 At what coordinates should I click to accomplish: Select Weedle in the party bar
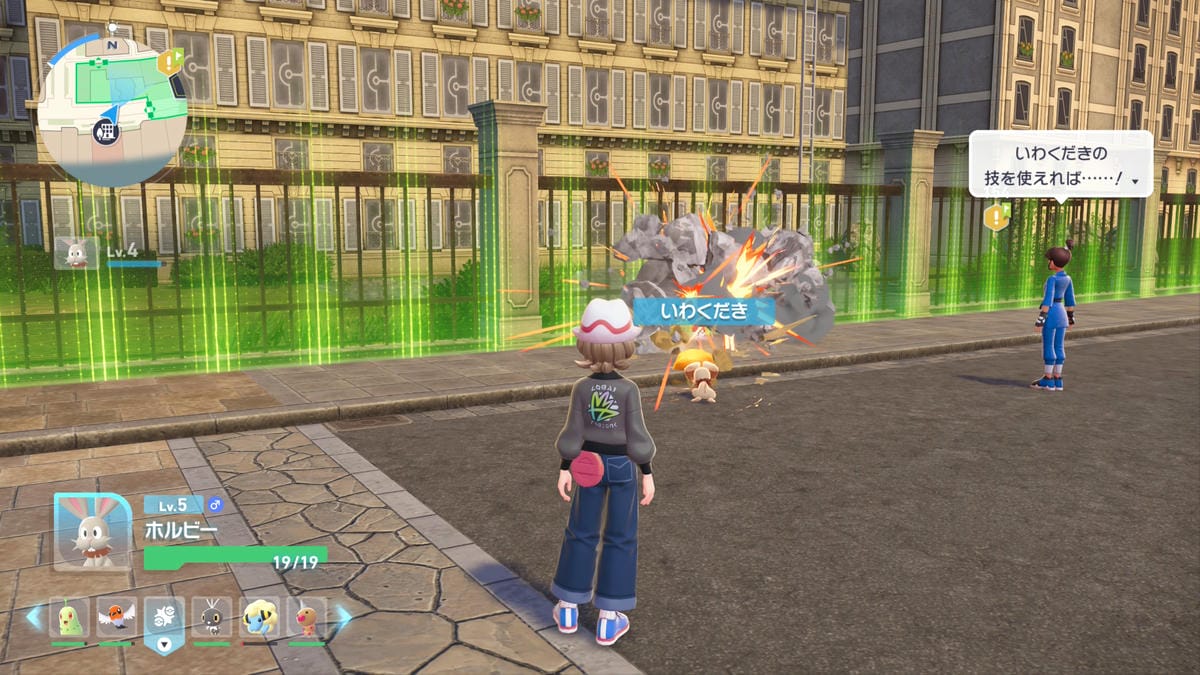pos(307,618)
